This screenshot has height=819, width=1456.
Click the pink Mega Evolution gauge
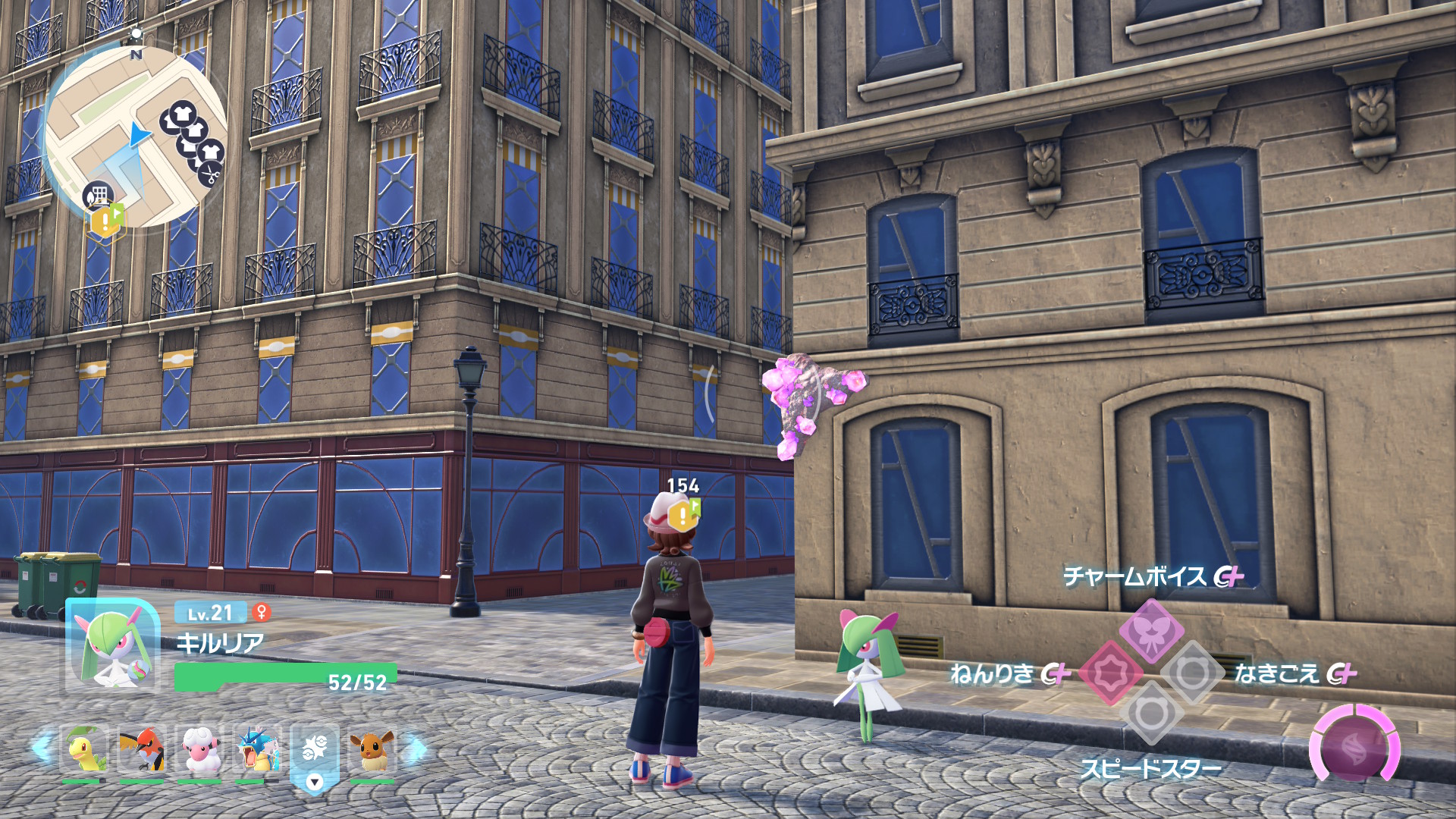[x=1354, y=746]
